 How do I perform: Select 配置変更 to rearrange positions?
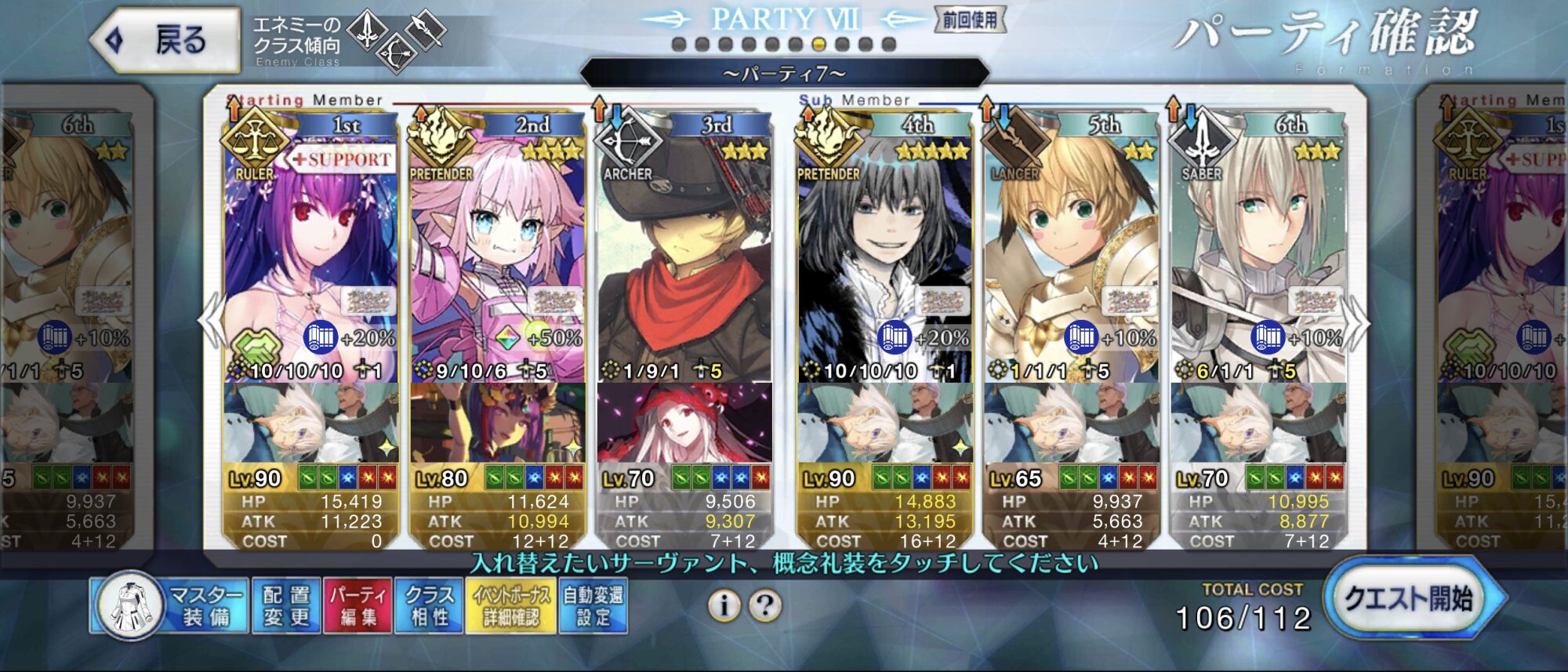click(286, 605)
